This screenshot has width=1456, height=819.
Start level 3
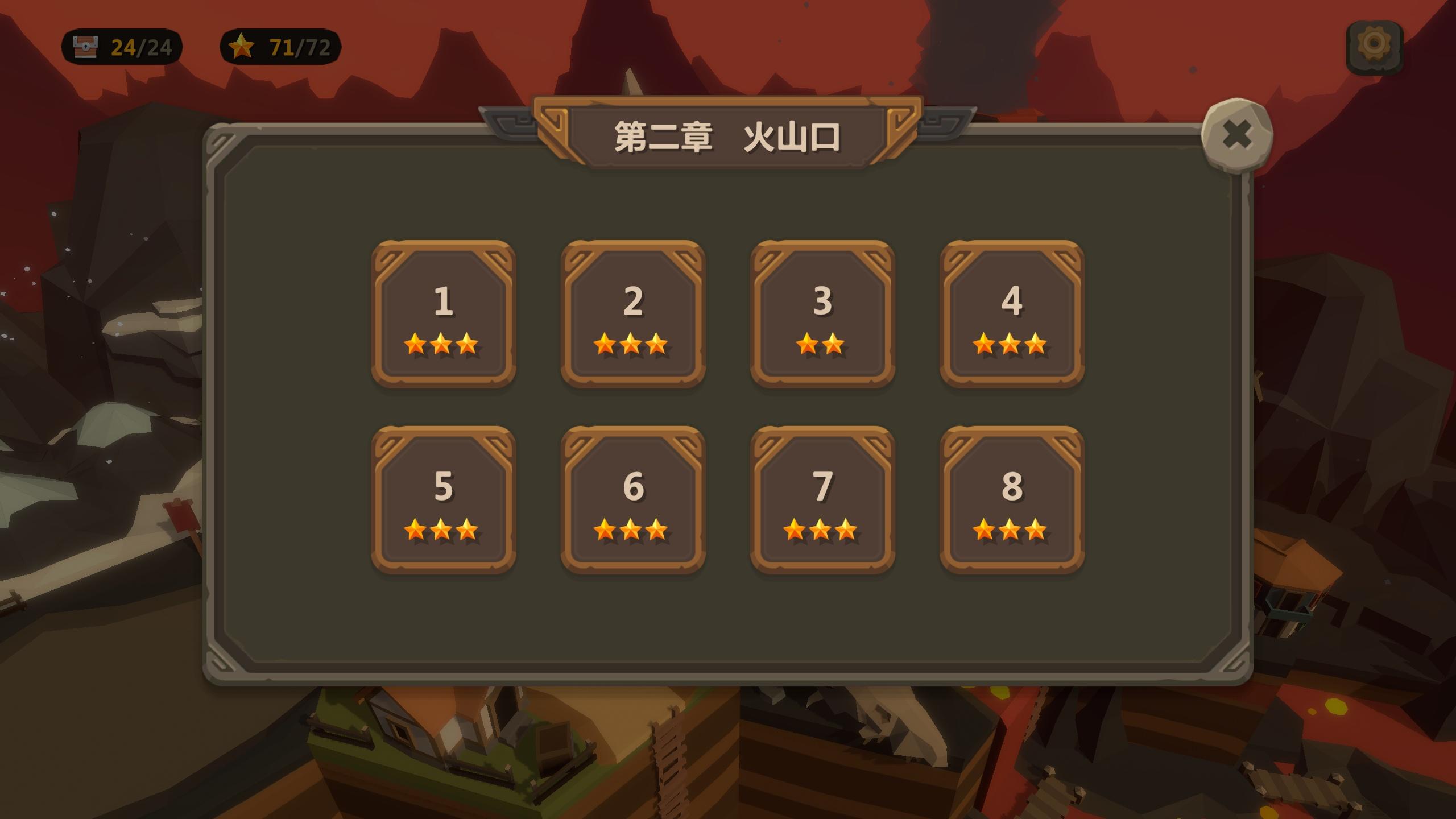pos(822,313)
